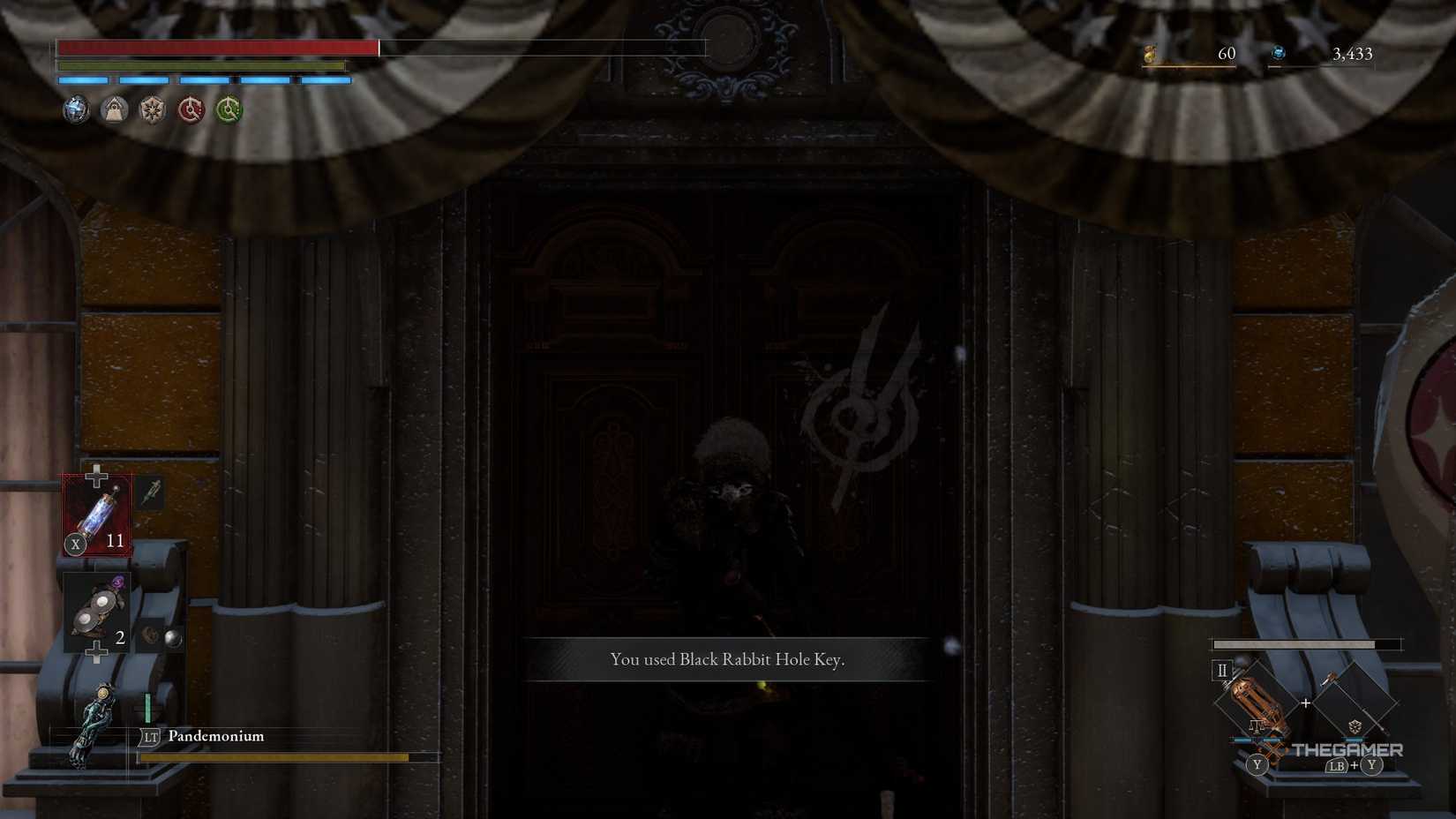Select the blue Legion buff icon

[75, 109]
